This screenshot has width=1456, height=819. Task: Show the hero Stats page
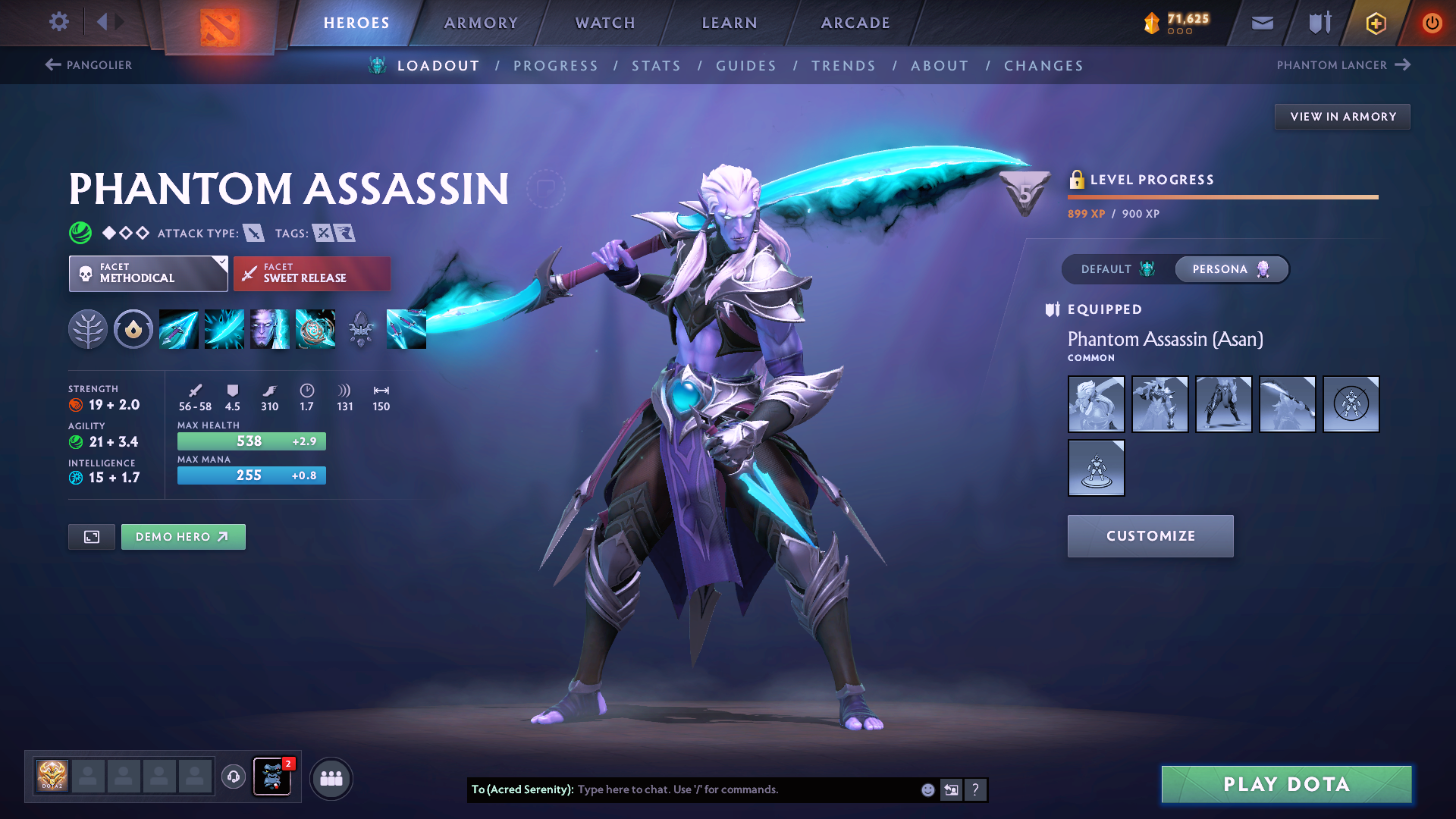pos(656,66)
